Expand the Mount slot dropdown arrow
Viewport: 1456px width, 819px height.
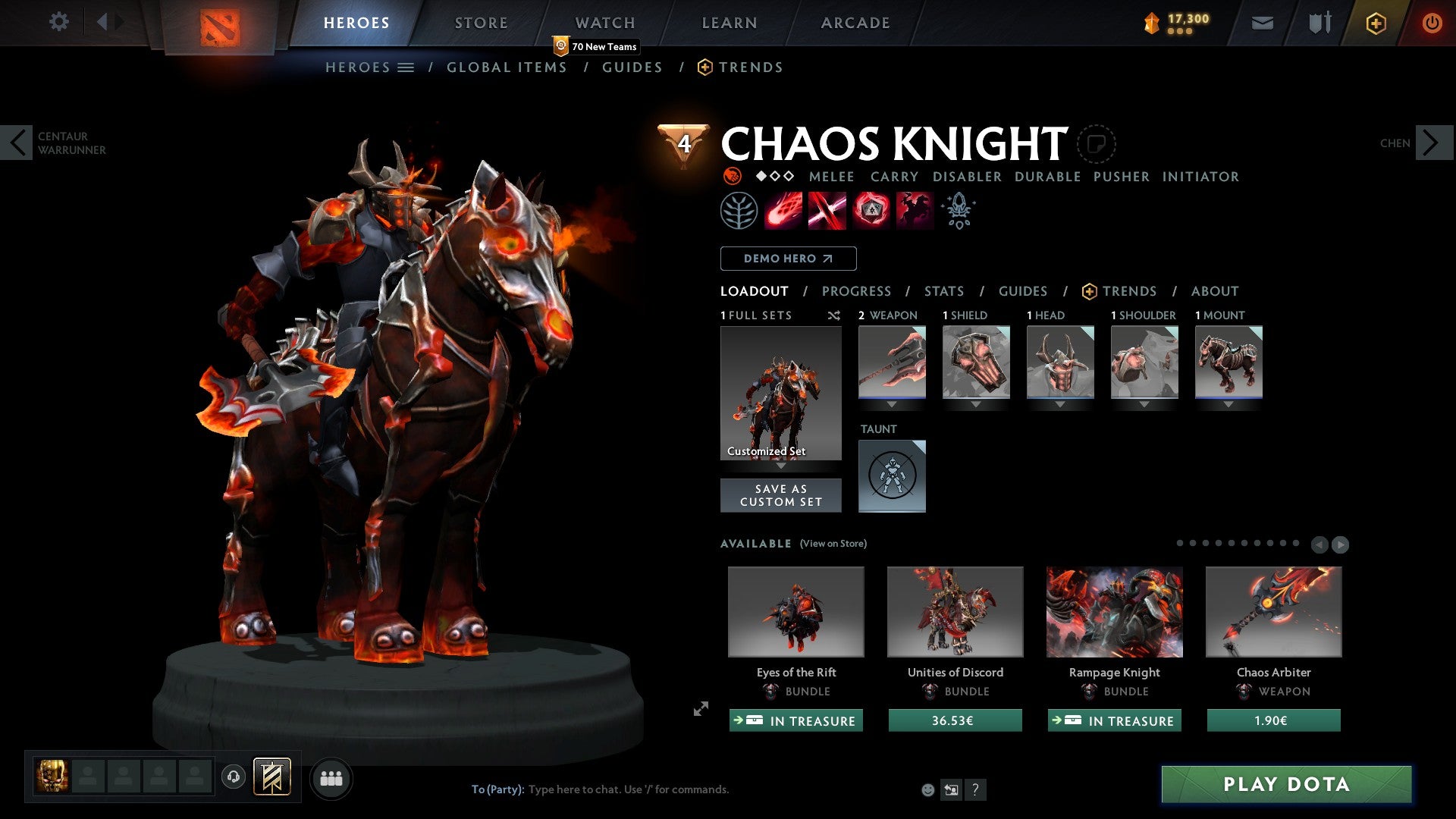[x=1229, y=404]
